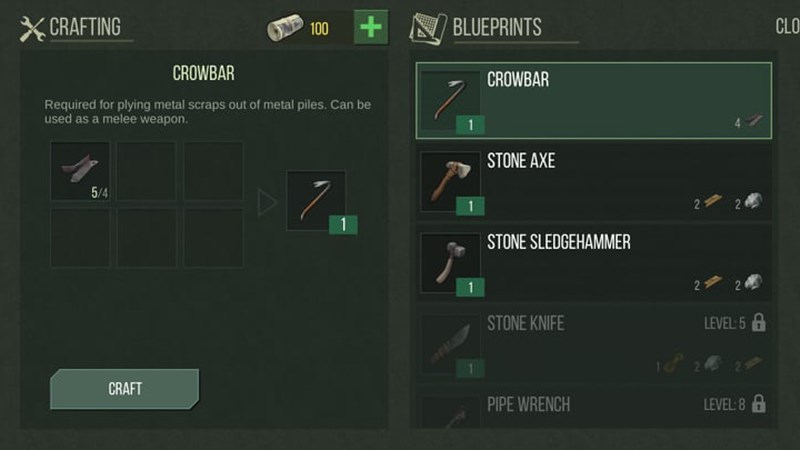Pick the locked Pipe Wrench blueprint
Screen dimensions: 800x450
point(594,410)
